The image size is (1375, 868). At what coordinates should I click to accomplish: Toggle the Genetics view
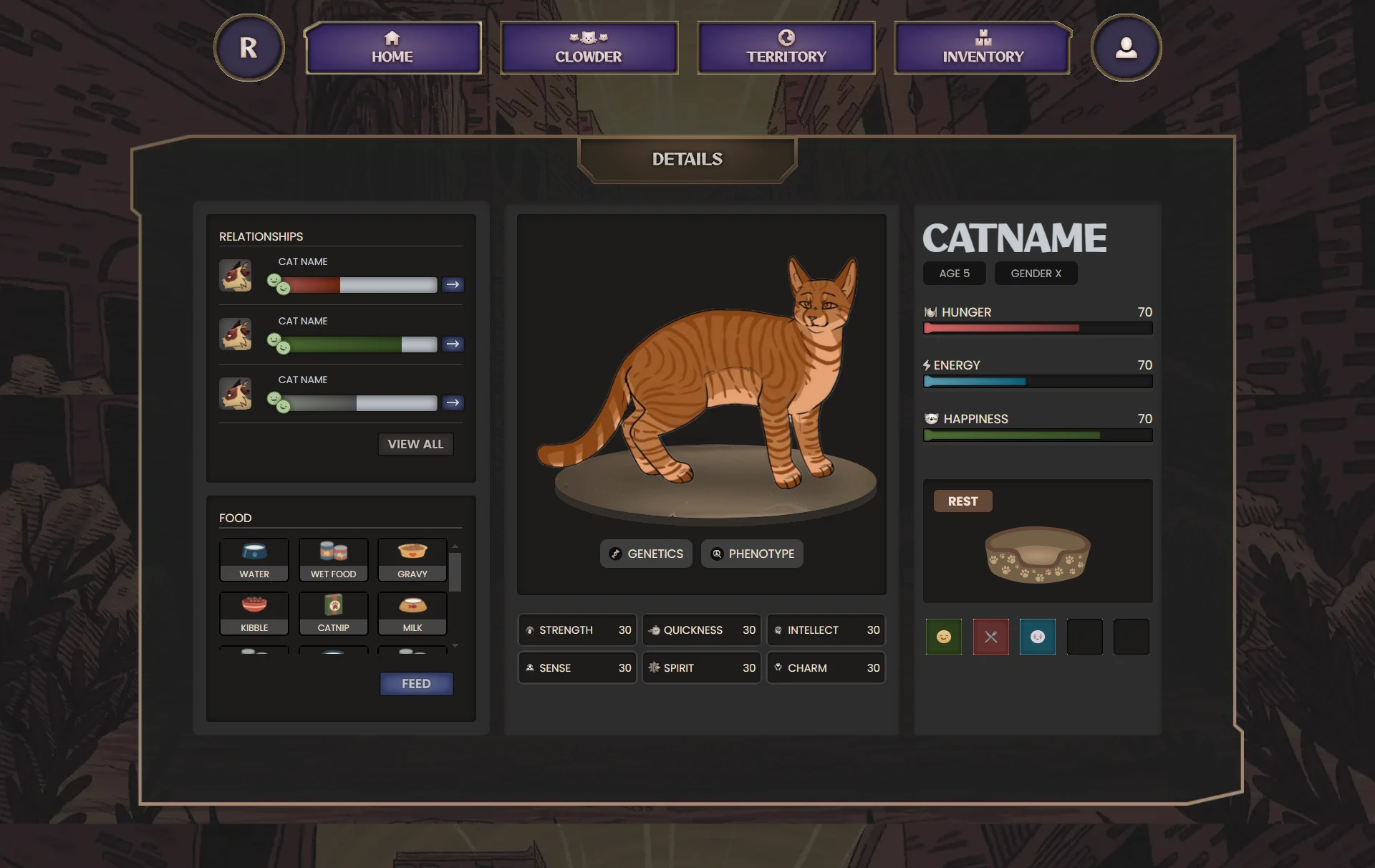click(x=645, y=553)
